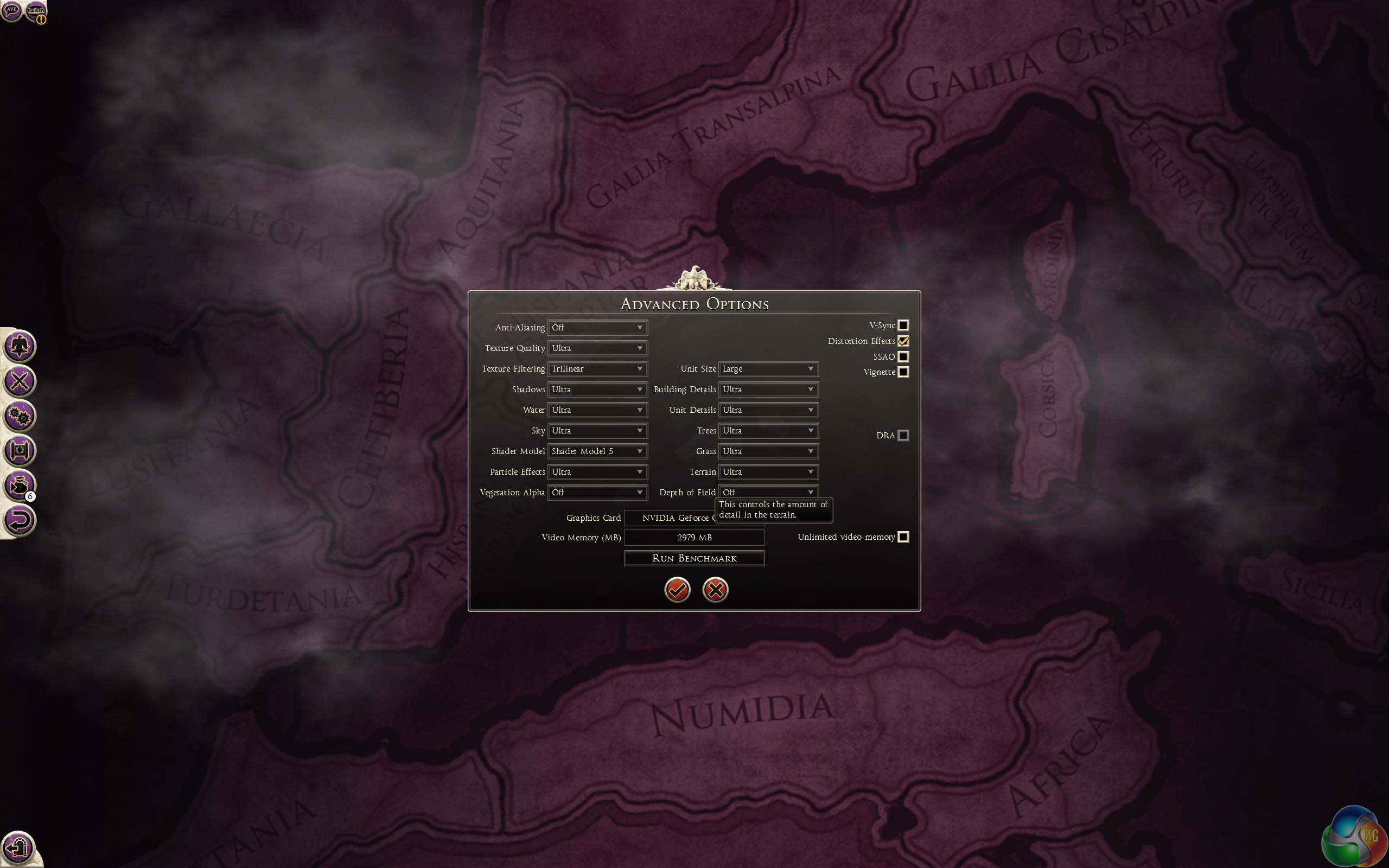Select the Grass quality dropdown
The width and height of the screenshot is (1389, 868).
point(768,451)
